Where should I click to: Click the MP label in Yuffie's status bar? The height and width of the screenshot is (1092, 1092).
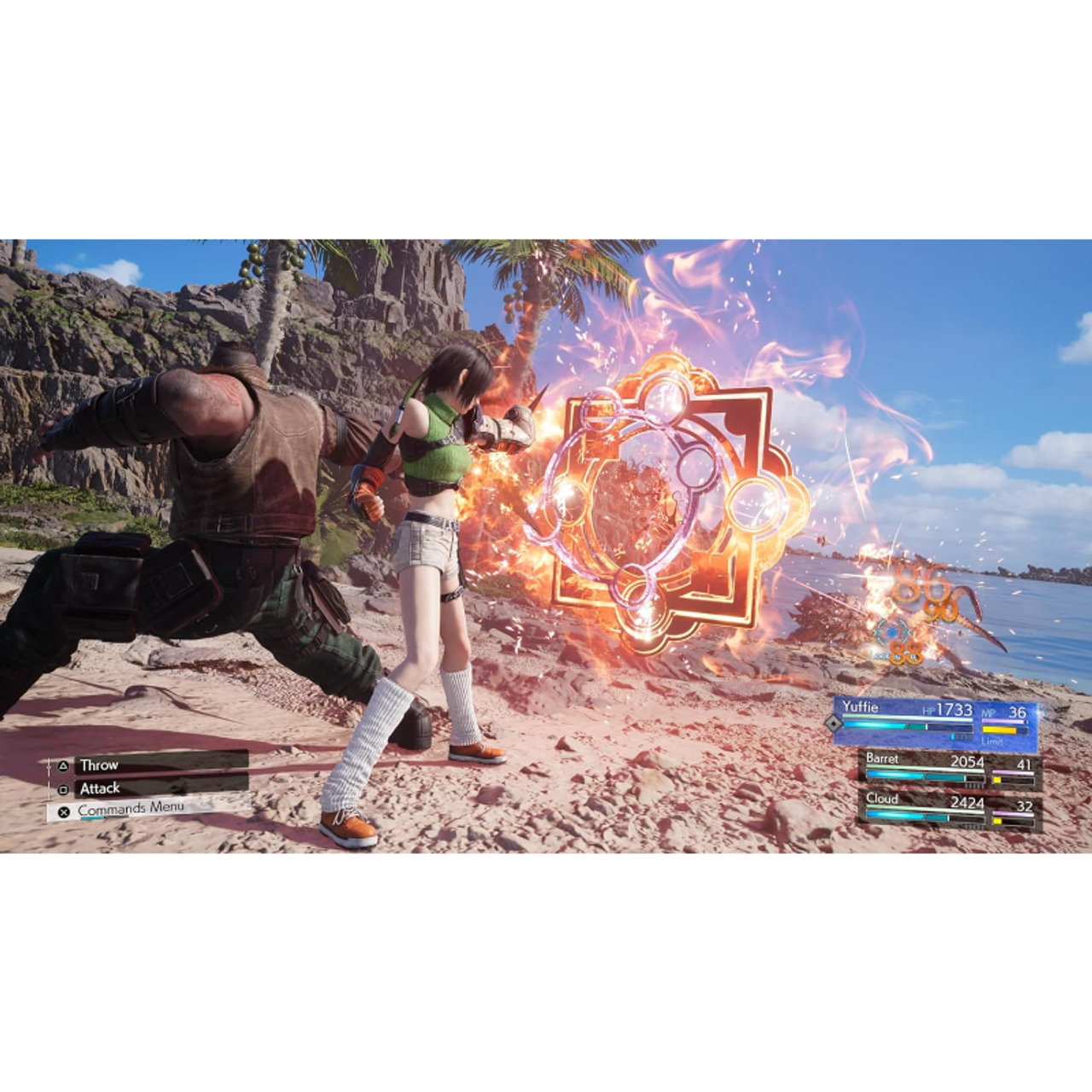pos(989,712)
